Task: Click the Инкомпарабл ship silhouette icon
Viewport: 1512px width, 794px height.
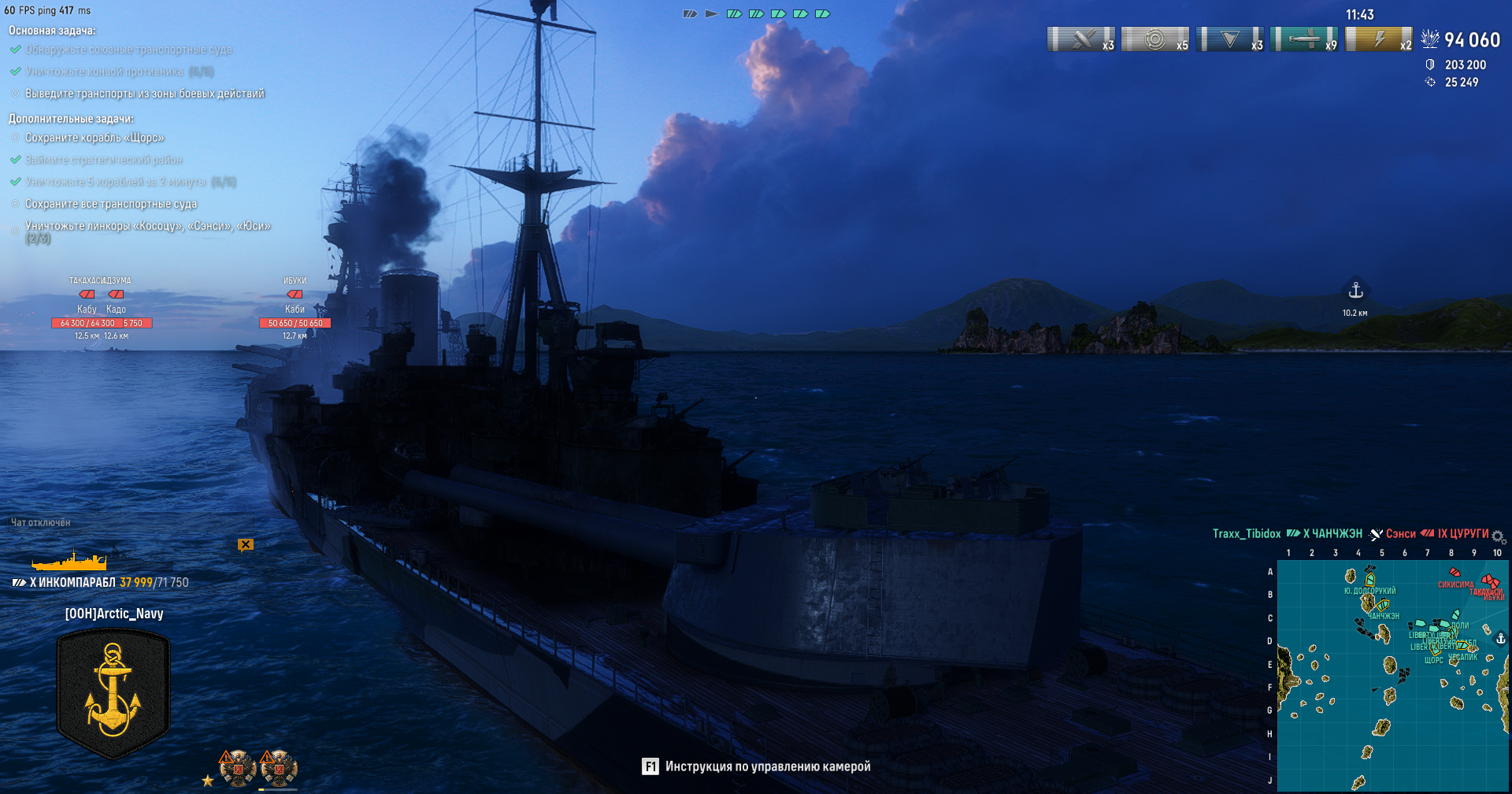Action: coord(69,561)
